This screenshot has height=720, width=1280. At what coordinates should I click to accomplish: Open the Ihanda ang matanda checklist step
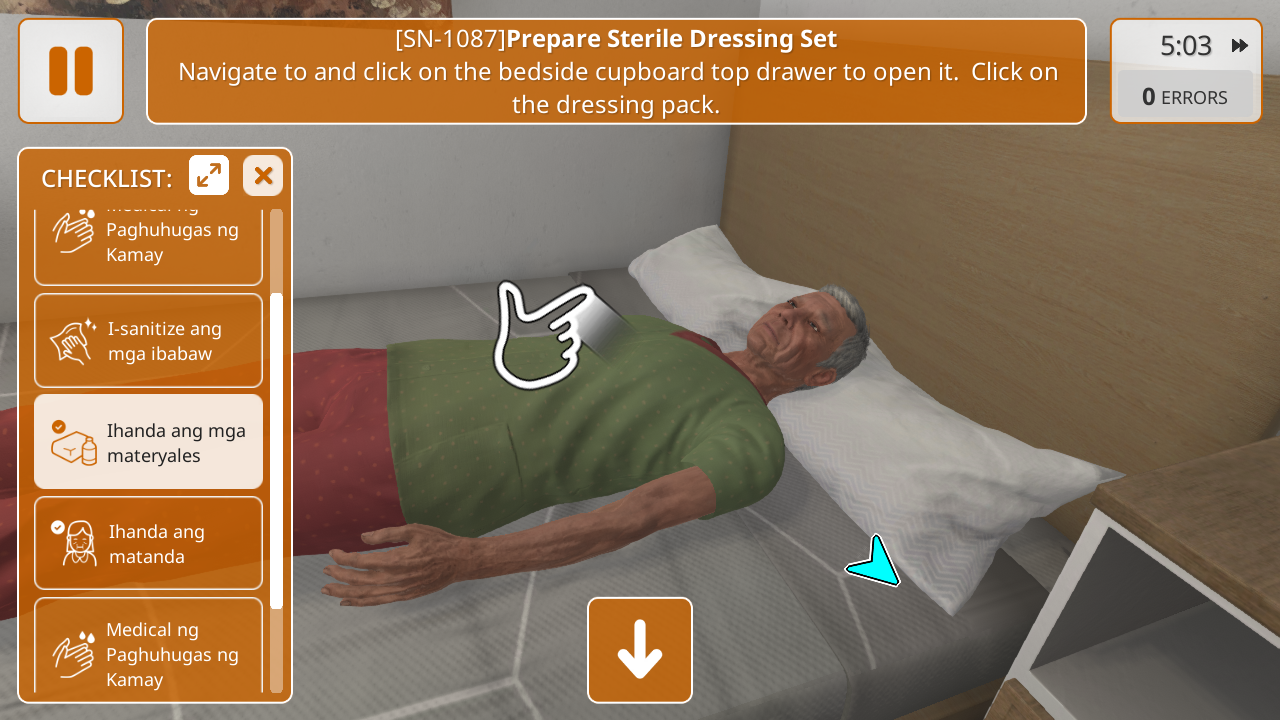pyautogui.click(x=148, y=543)
